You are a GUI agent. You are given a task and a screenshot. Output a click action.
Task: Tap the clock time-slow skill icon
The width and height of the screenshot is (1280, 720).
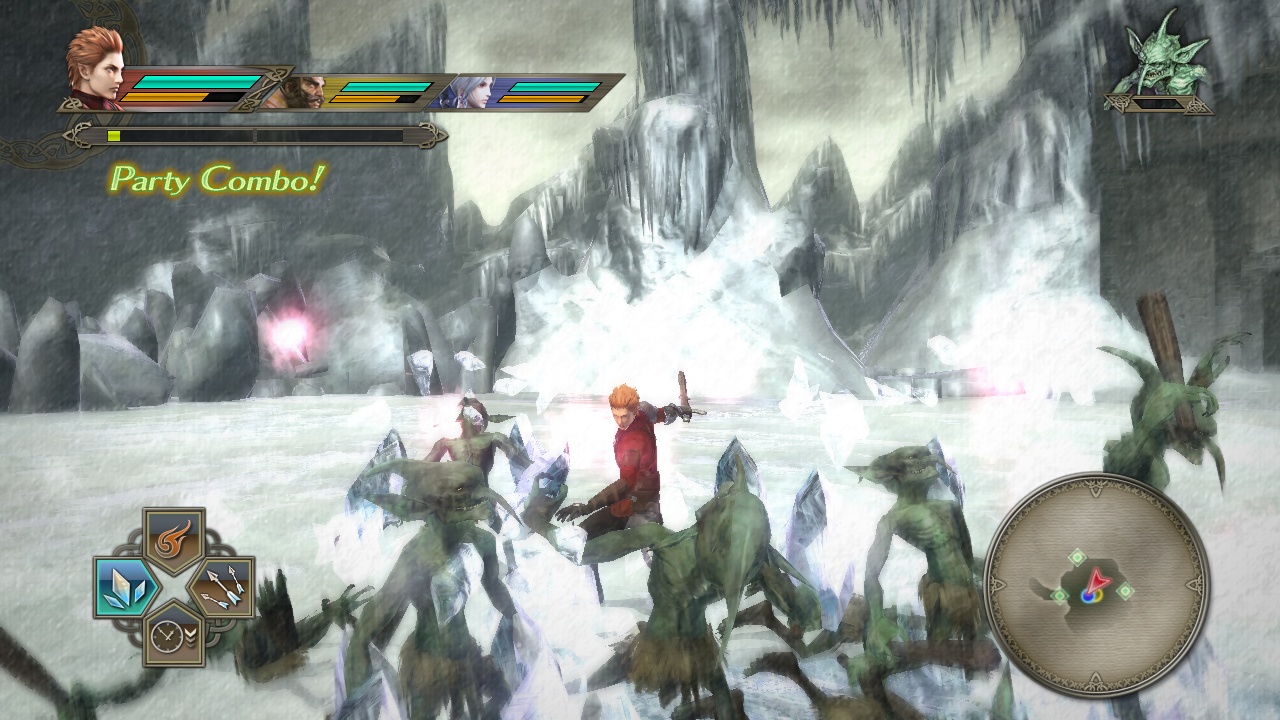coord(172,638)
